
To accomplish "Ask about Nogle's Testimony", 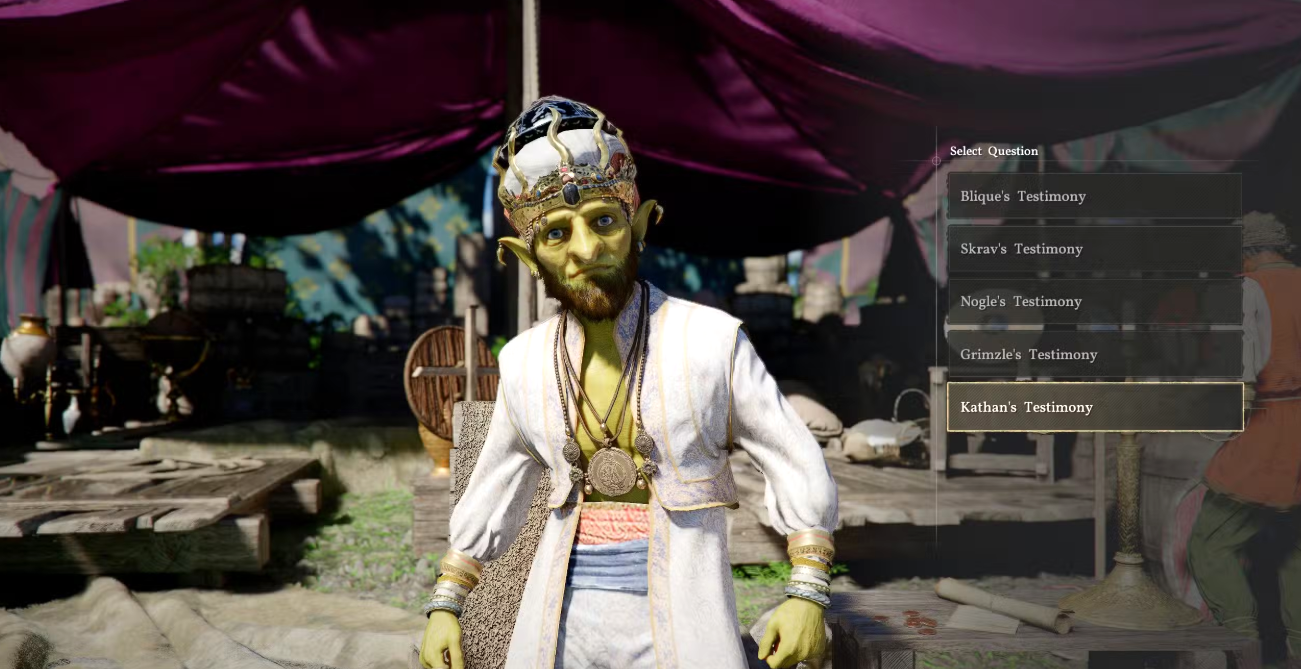I will pos(1094,302).
